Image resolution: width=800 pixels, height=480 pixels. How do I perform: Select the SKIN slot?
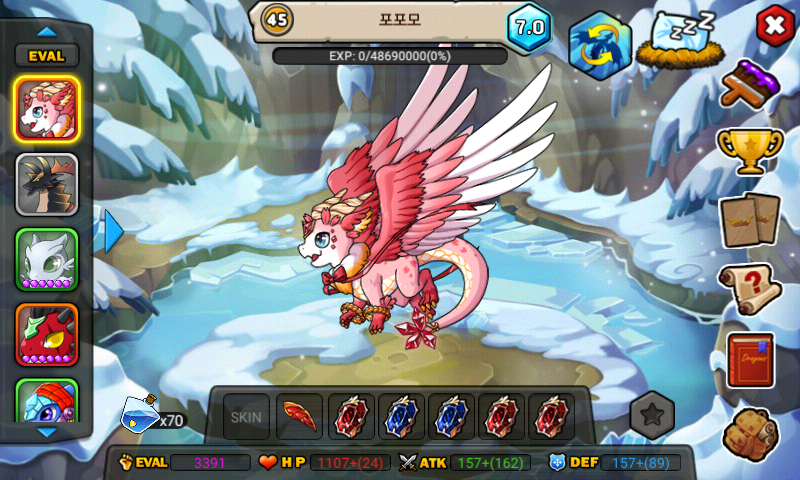pos(246,416)
